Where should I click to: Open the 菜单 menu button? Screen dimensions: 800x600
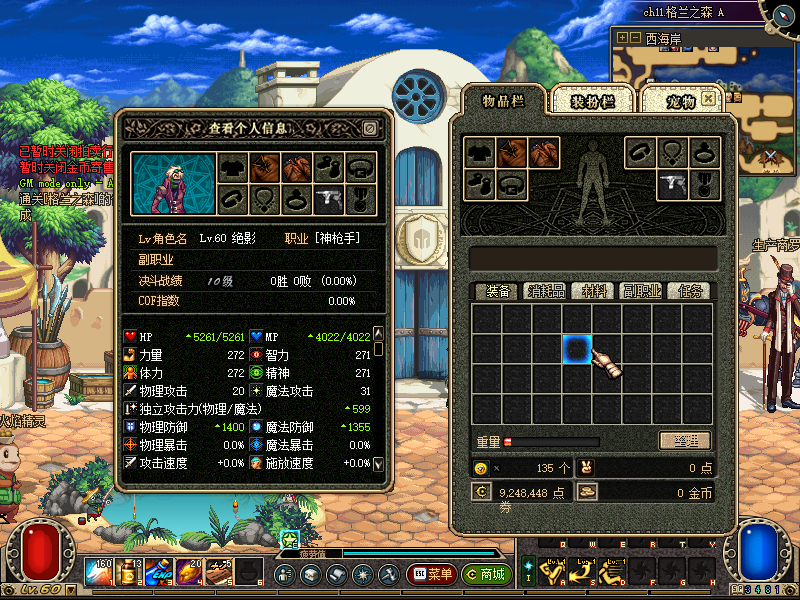click(x=432, y=575)
